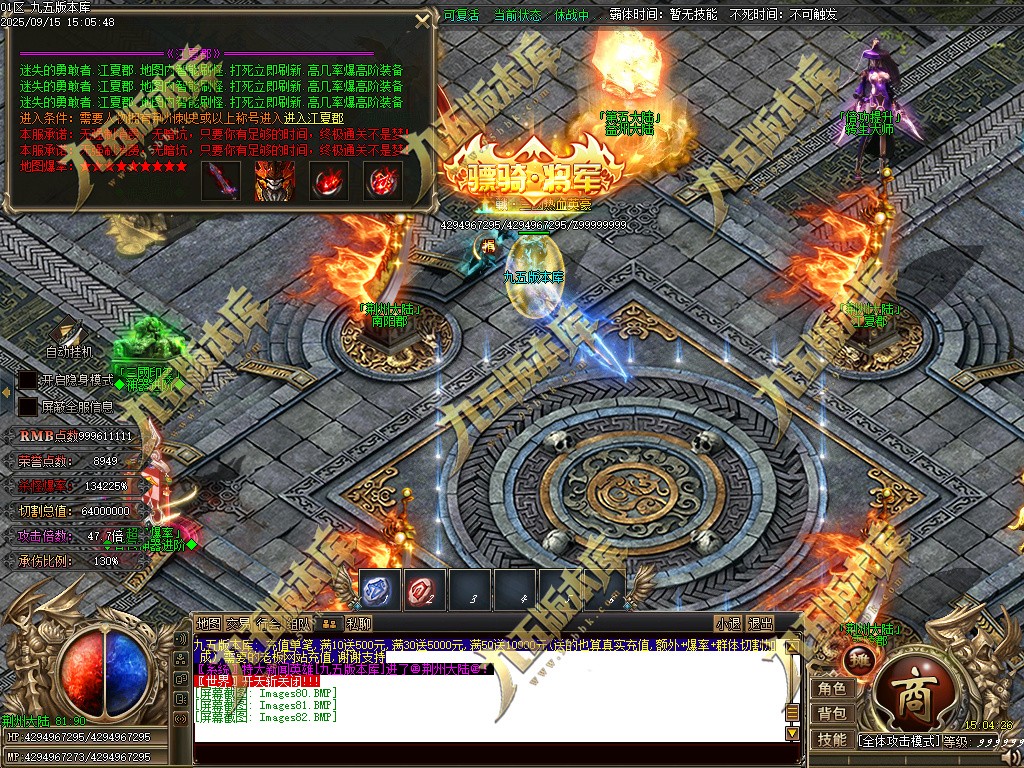This screenshot has height=768, width=1024.
Task: Exit the game with 退出 button
Action: 761,623
